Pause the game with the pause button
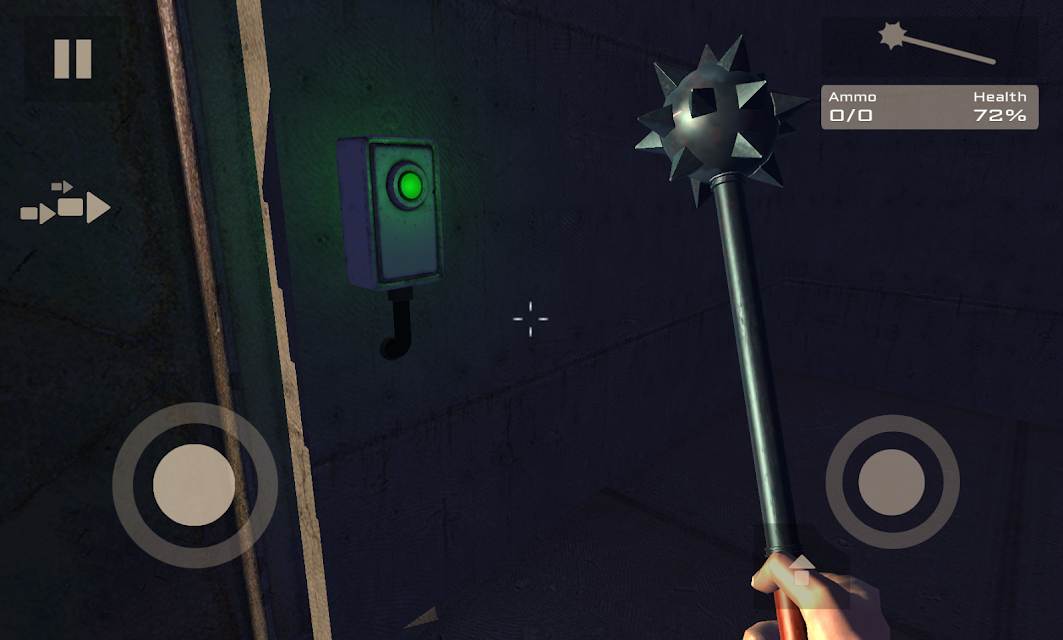This screenshot has width=1063, height=640. (72, 59)
